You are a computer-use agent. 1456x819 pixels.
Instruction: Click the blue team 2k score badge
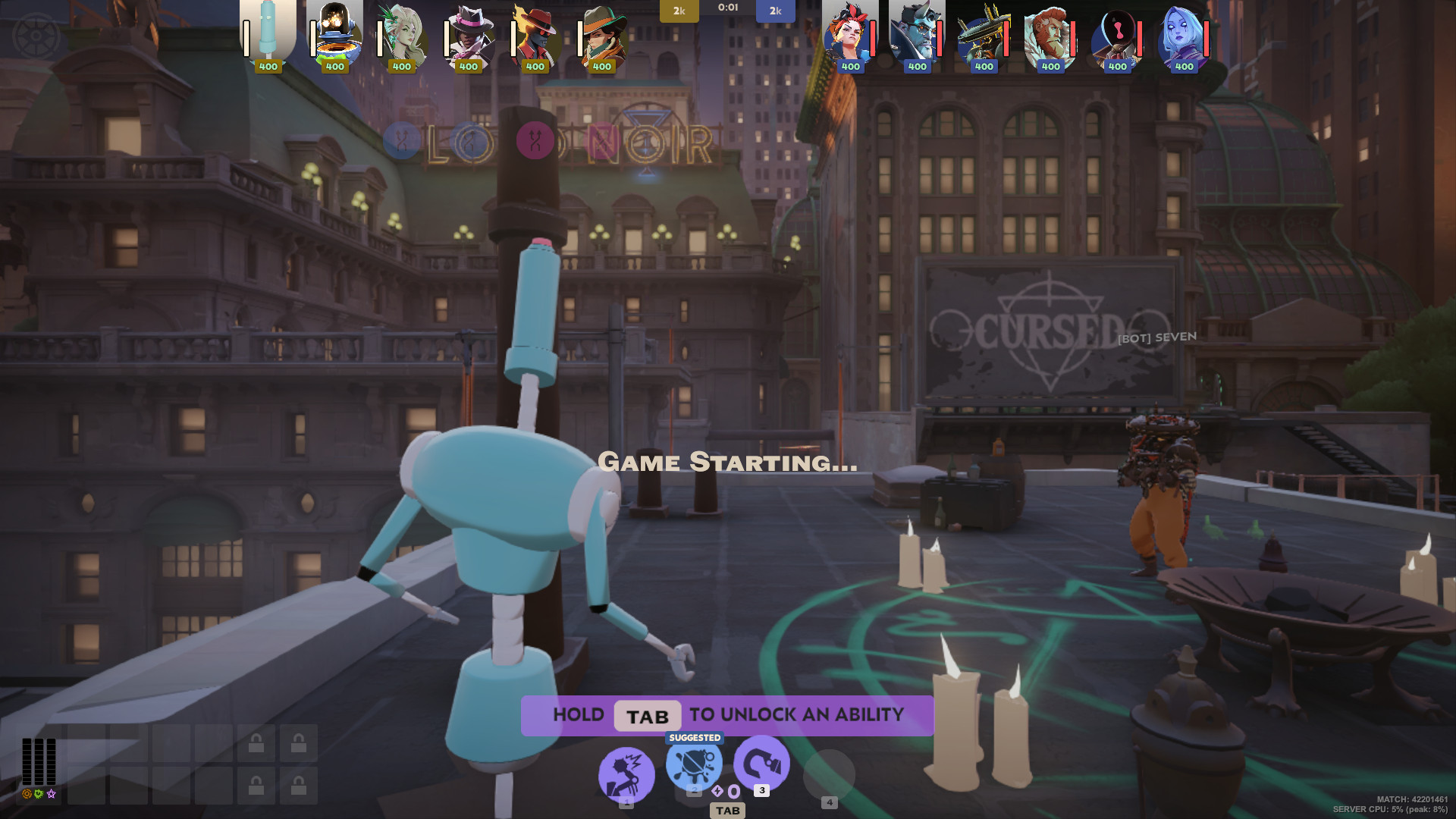click(774, 11)
